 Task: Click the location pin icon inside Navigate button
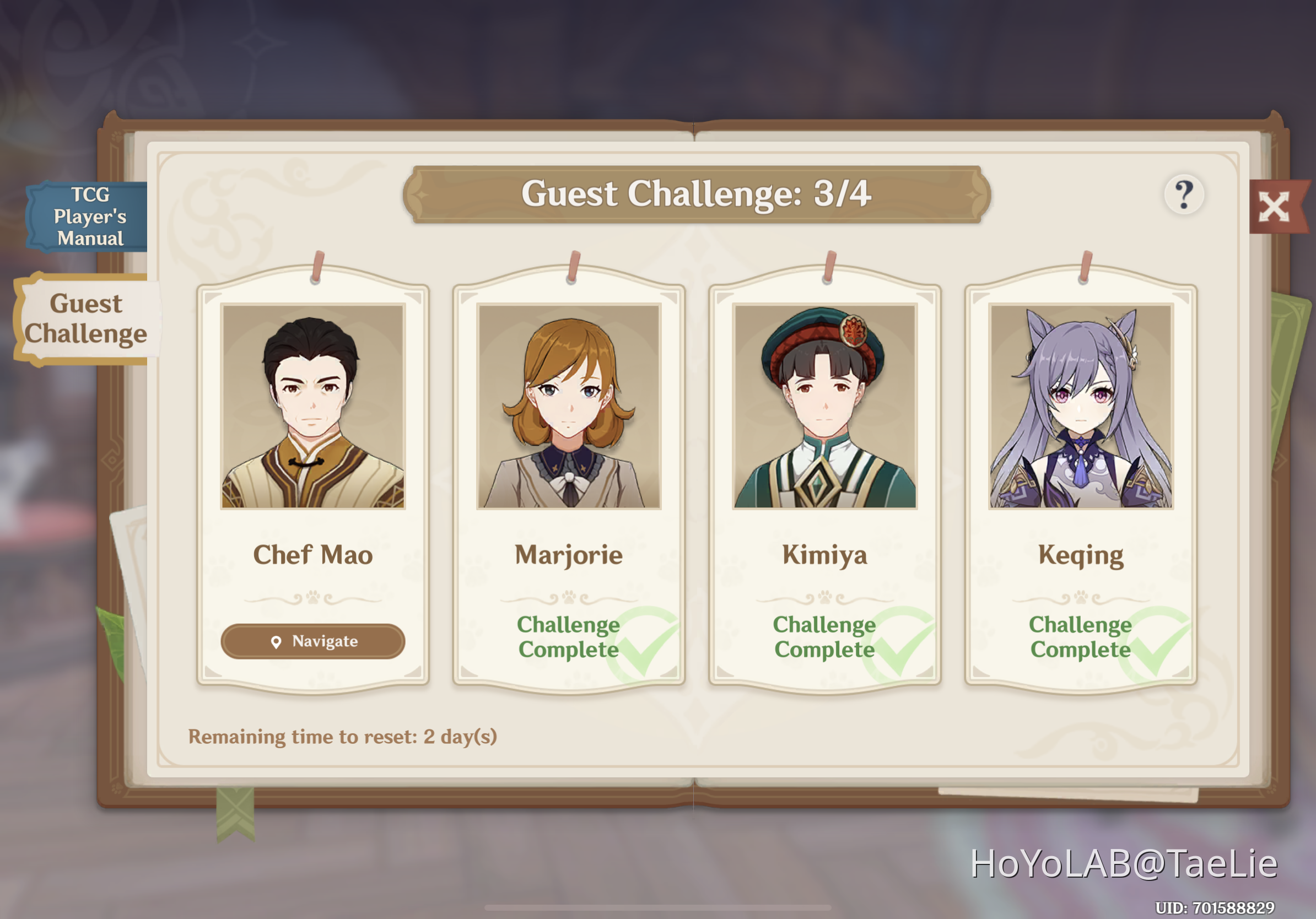277,642
